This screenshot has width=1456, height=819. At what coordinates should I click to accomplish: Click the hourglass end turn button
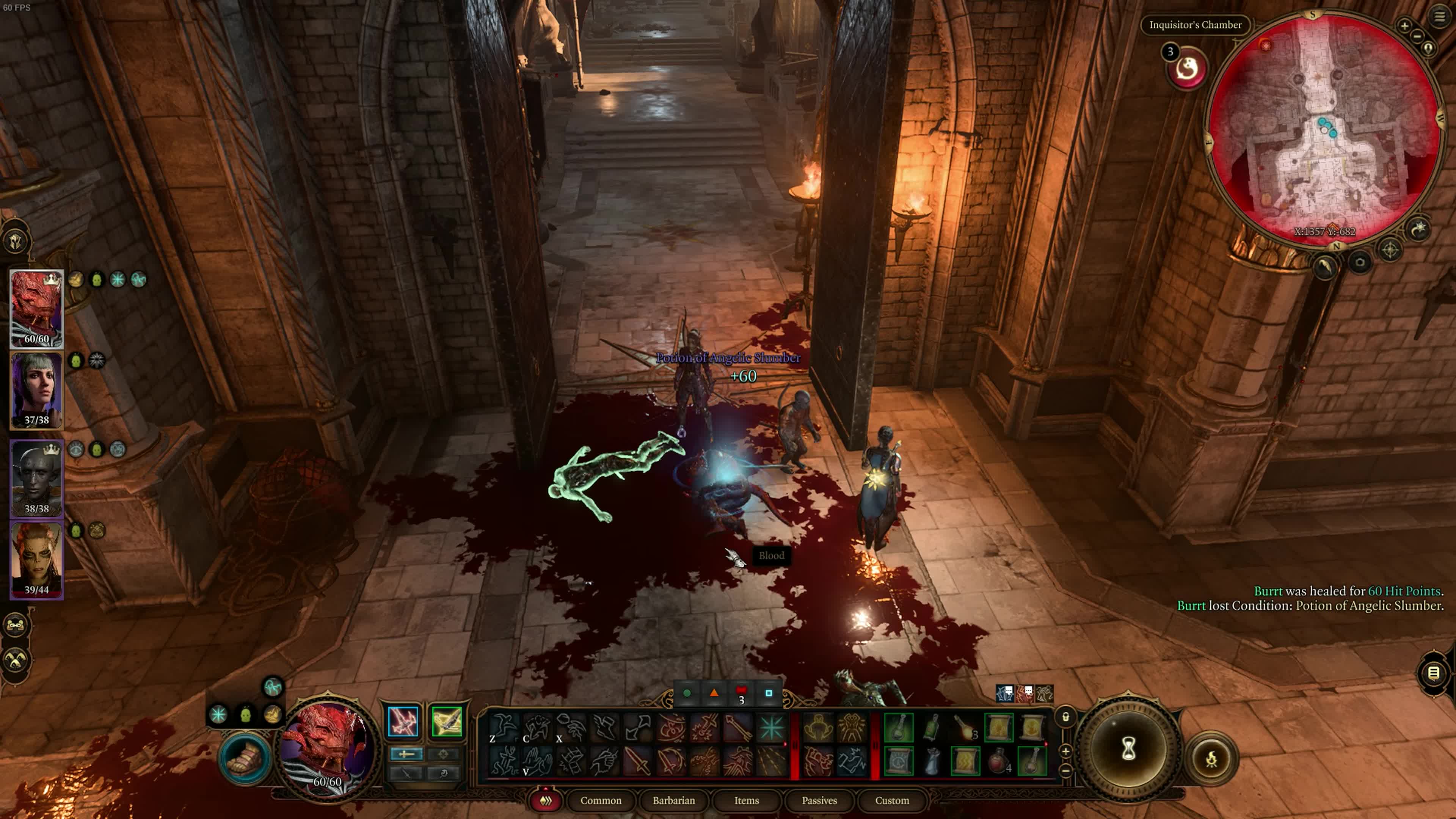point(1128,749)
